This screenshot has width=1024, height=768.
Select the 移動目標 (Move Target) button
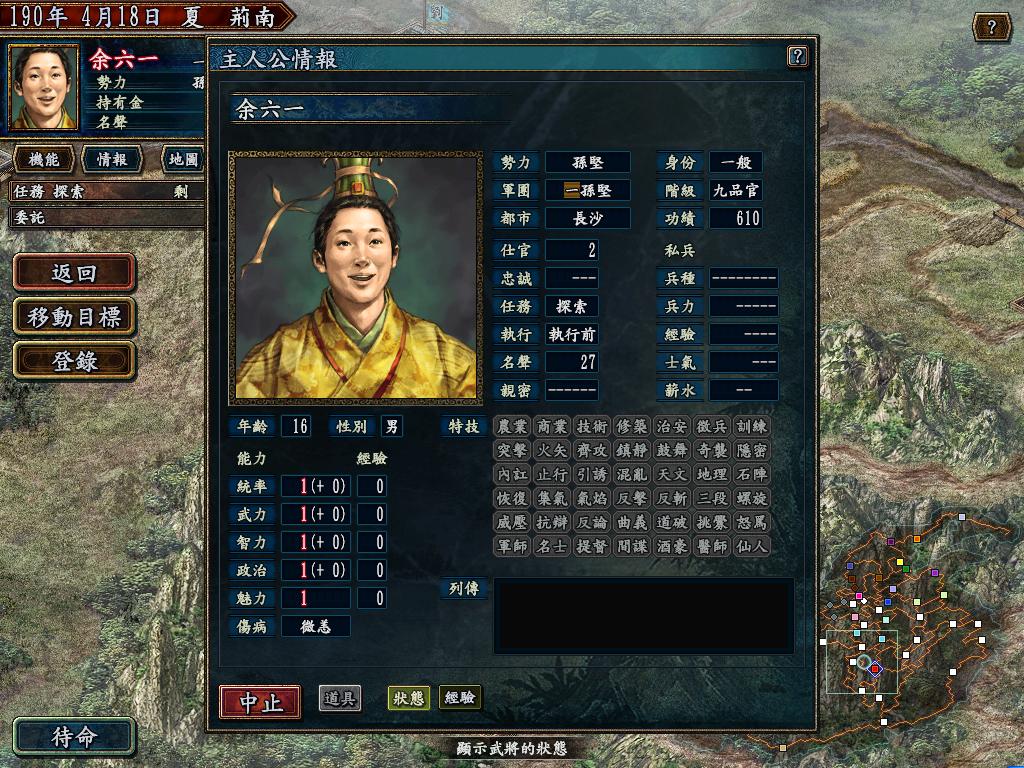tap(74, 317)
